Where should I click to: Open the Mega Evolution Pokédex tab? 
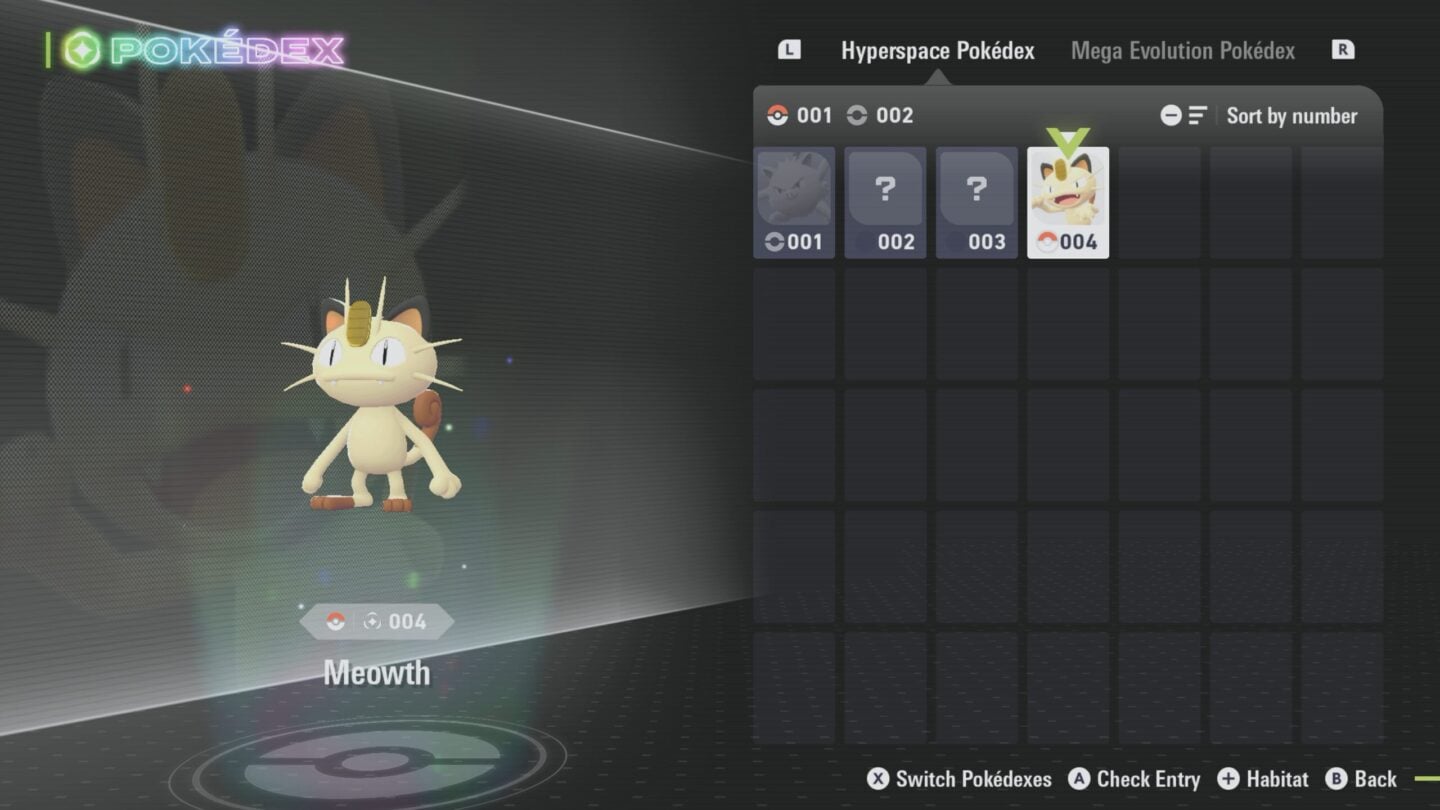coord(1182,51)
